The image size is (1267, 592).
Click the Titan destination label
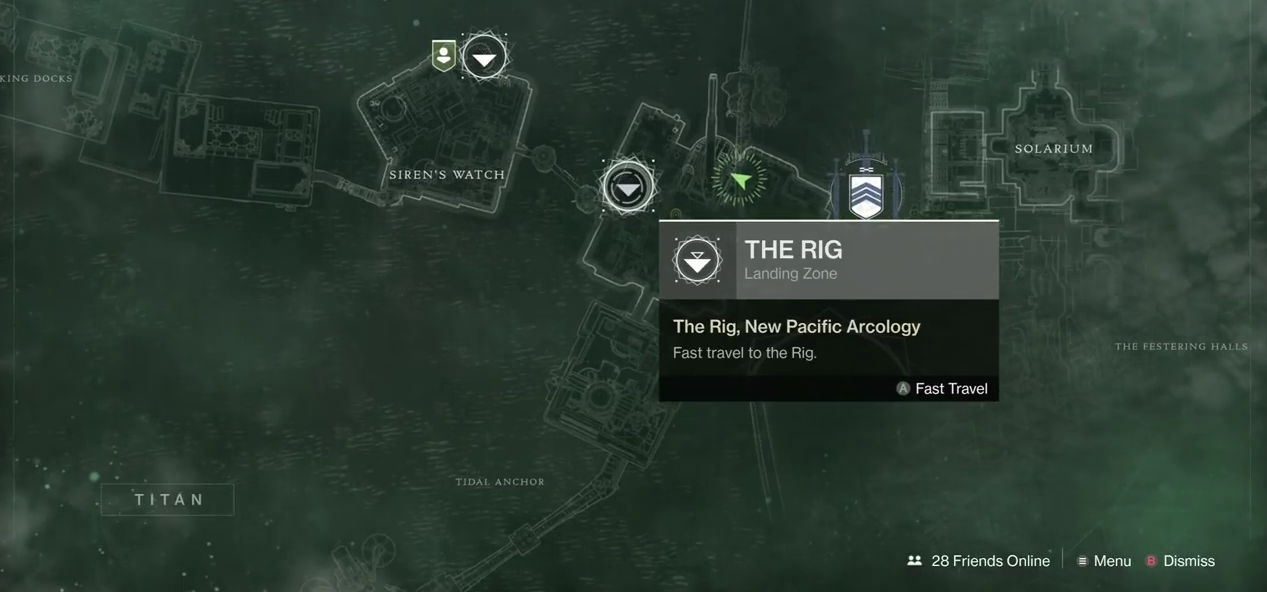[x=168, y=499]
